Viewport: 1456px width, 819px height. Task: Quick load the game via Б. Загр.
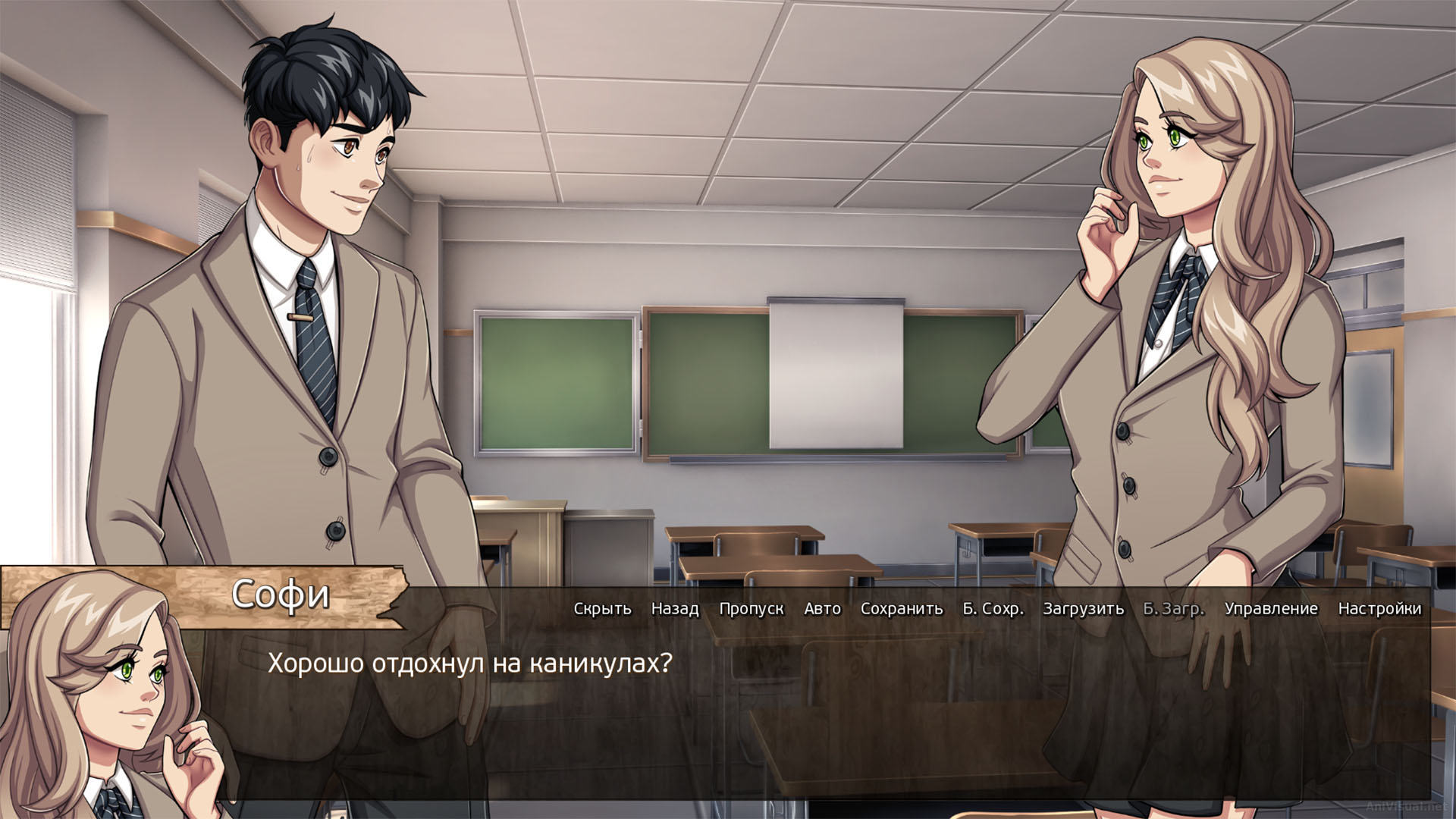[x=1173, y=608]
